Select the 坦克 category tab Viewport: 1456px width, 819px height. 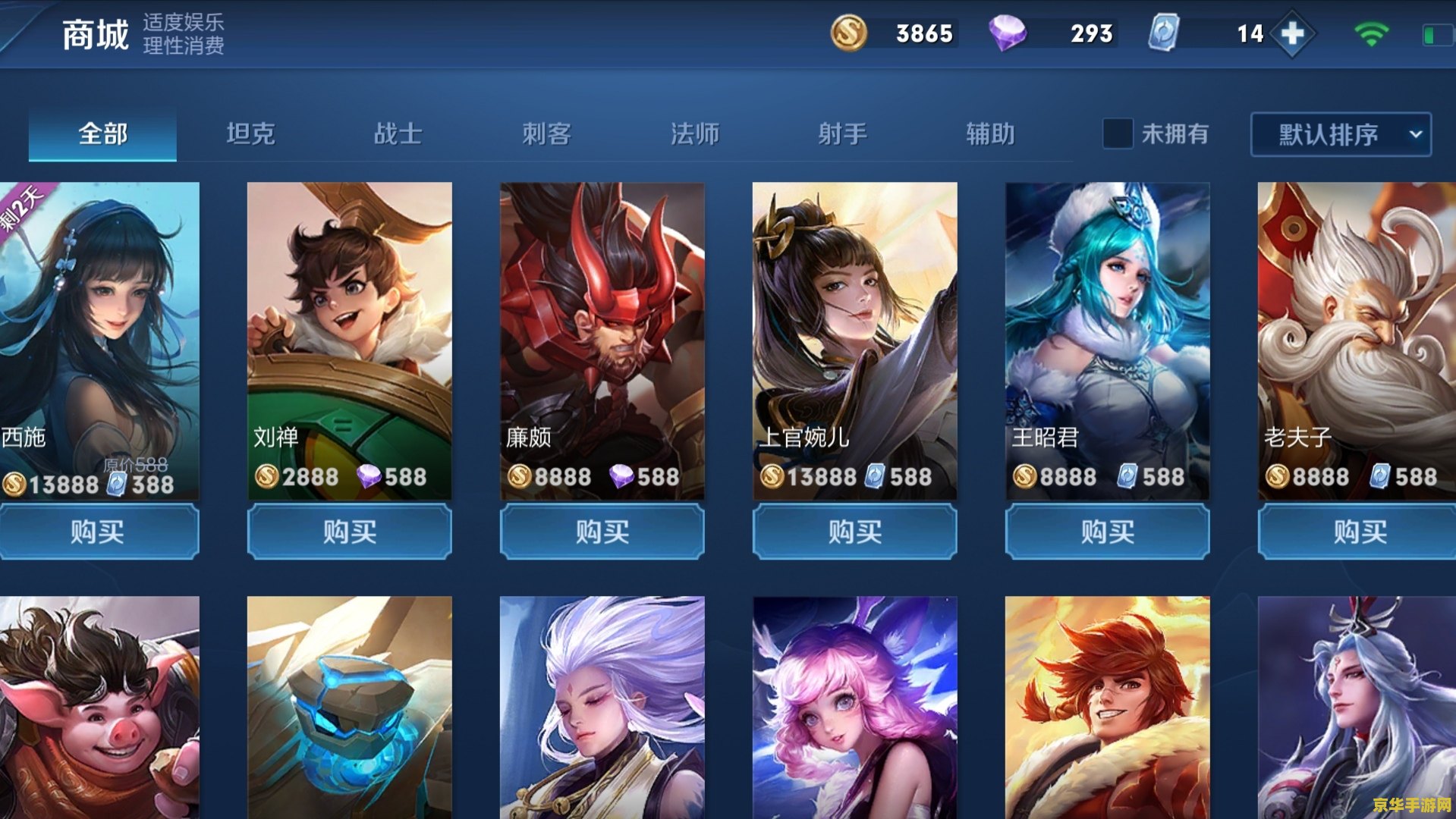point(250,134)
